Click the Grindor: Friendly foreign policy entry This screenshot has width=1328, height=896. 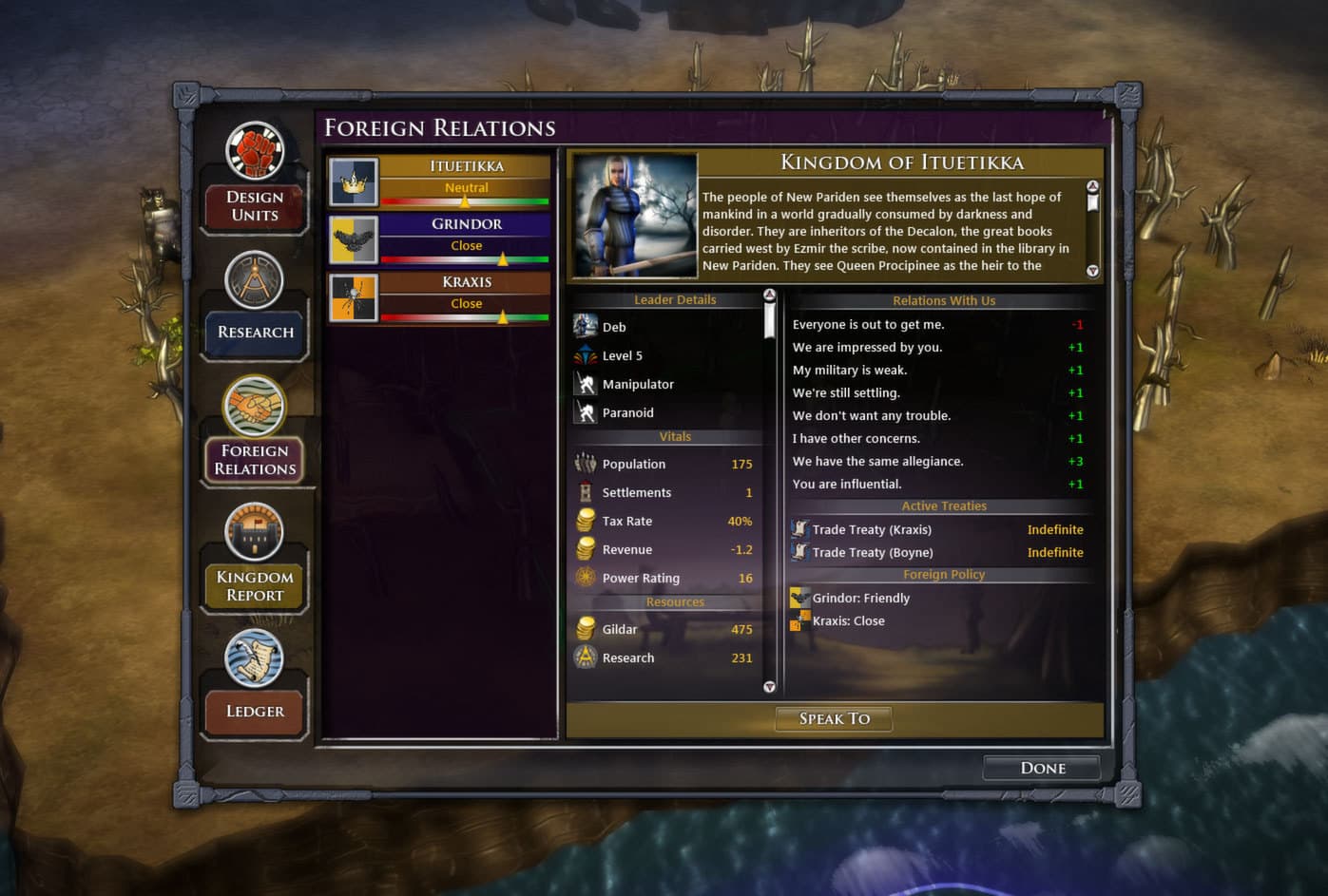[860, 598]
